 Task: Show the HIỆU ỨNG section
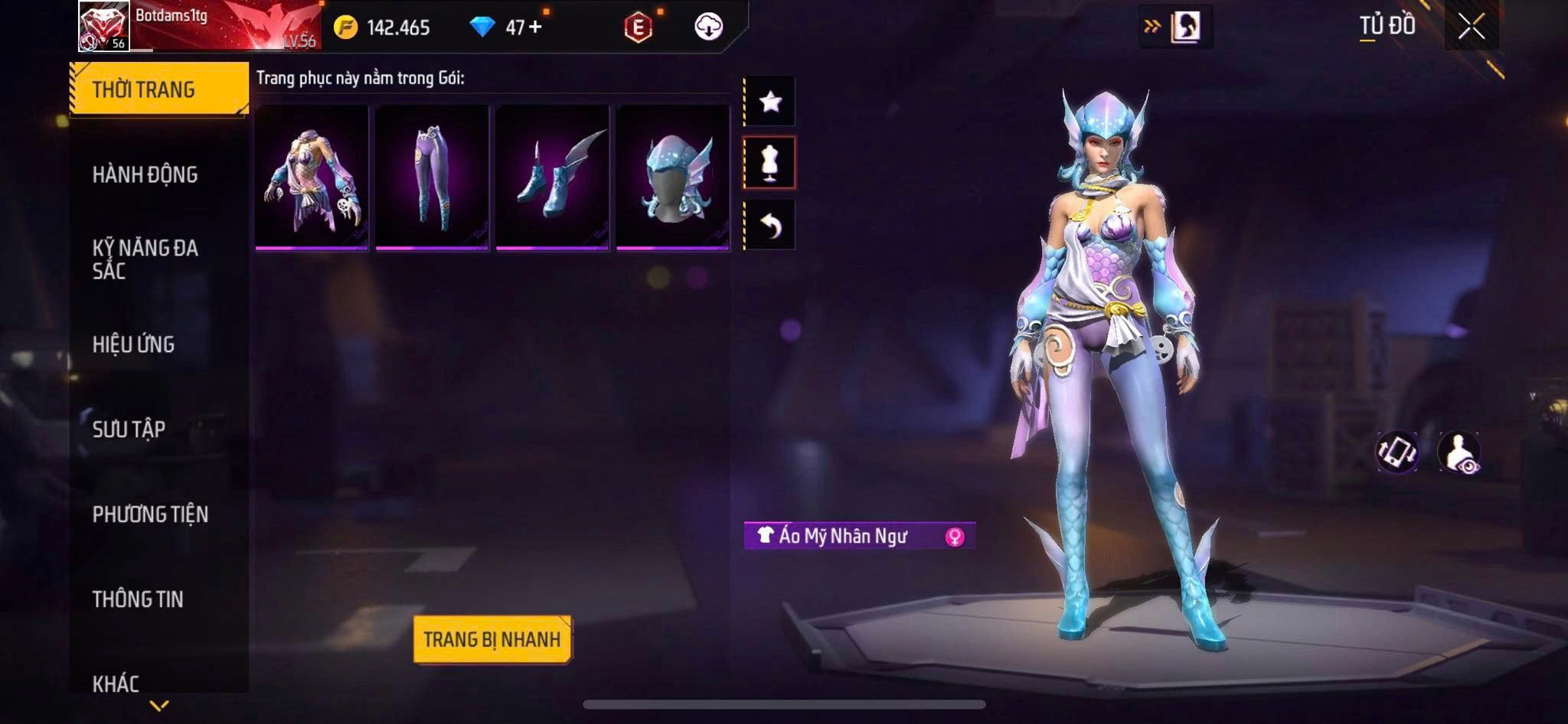[134, 344]
